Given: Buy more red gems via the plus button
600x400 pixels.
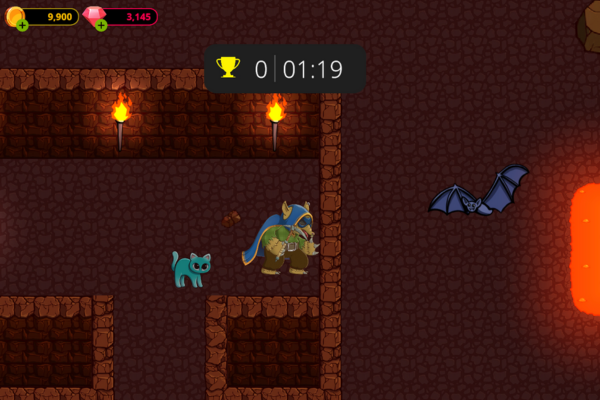Looking at the screenshot, I should (101, 25).
